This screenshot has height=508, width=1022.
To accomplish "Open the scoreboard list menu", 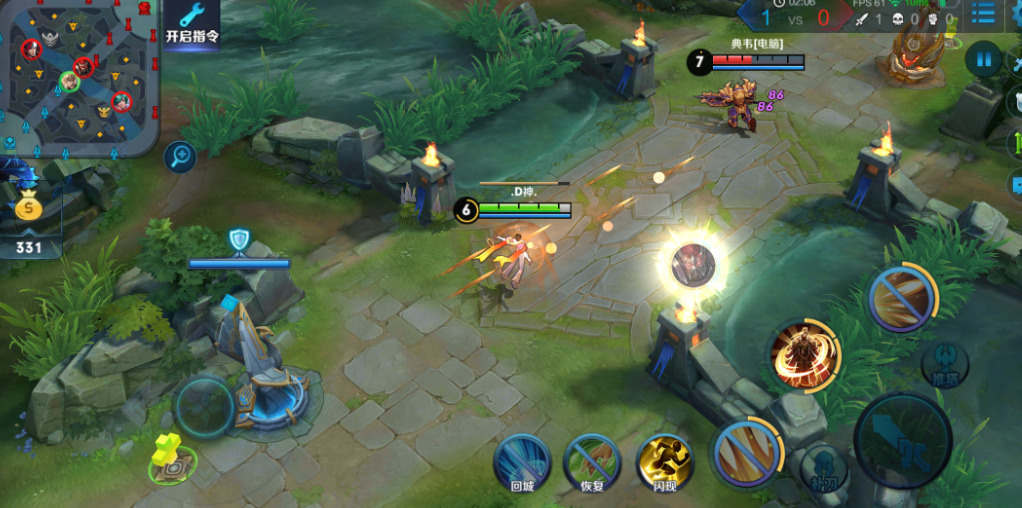I will coord(984,14).
